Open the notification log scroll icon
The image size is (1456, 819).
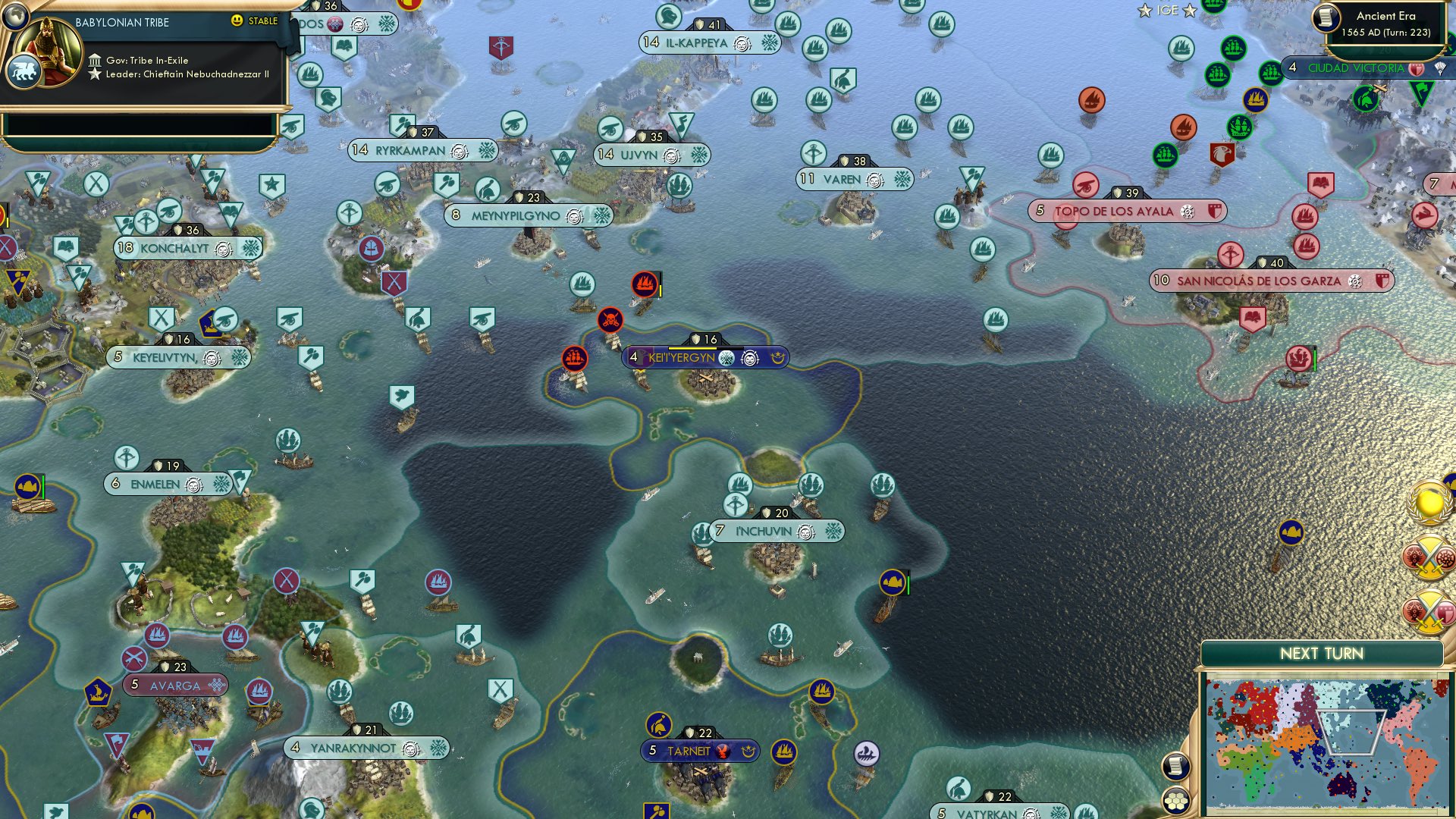[1175, 766]
